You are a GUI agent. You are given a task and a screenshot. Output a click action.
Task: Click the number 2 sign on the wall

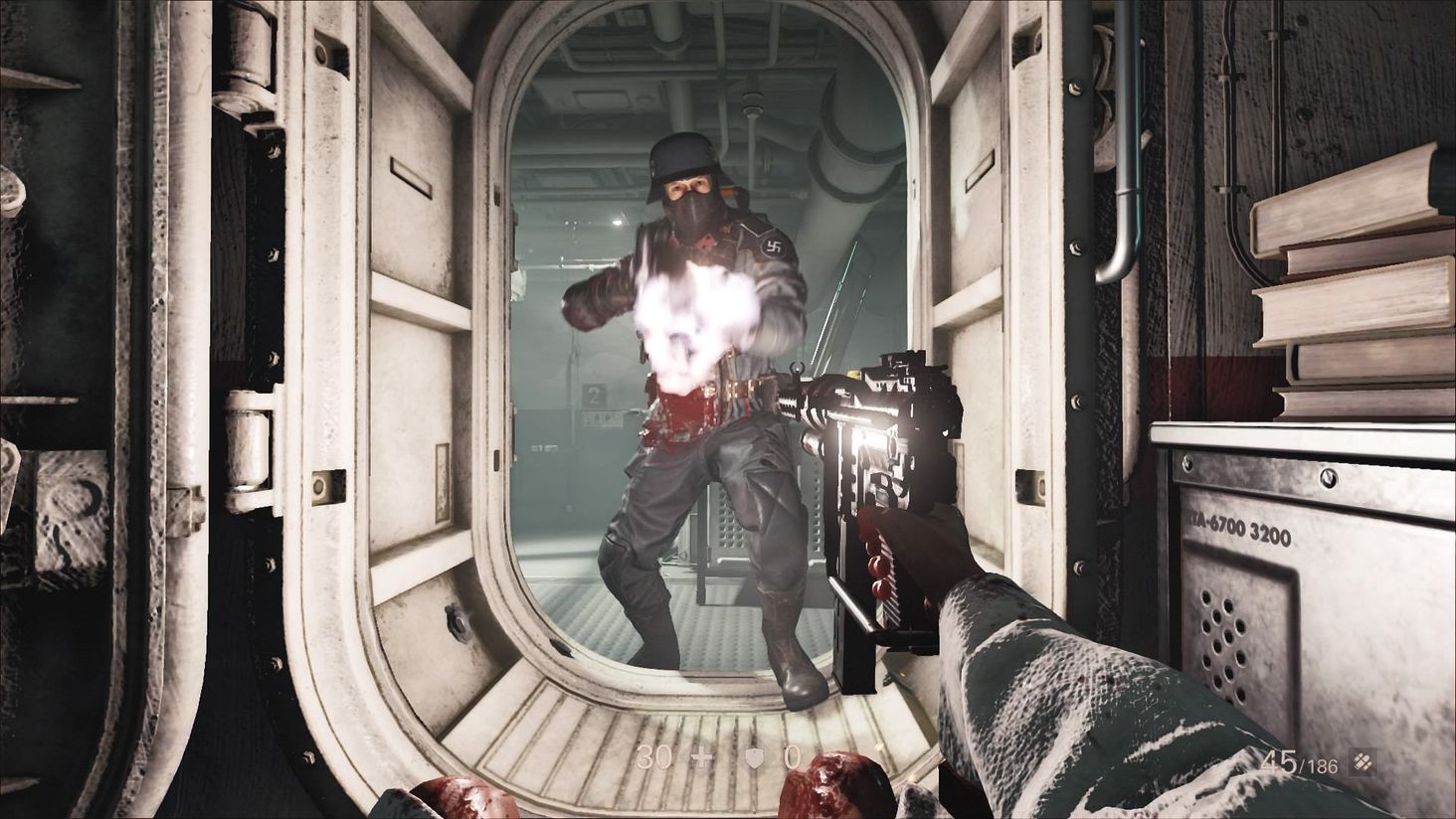[x=594, y=397]
